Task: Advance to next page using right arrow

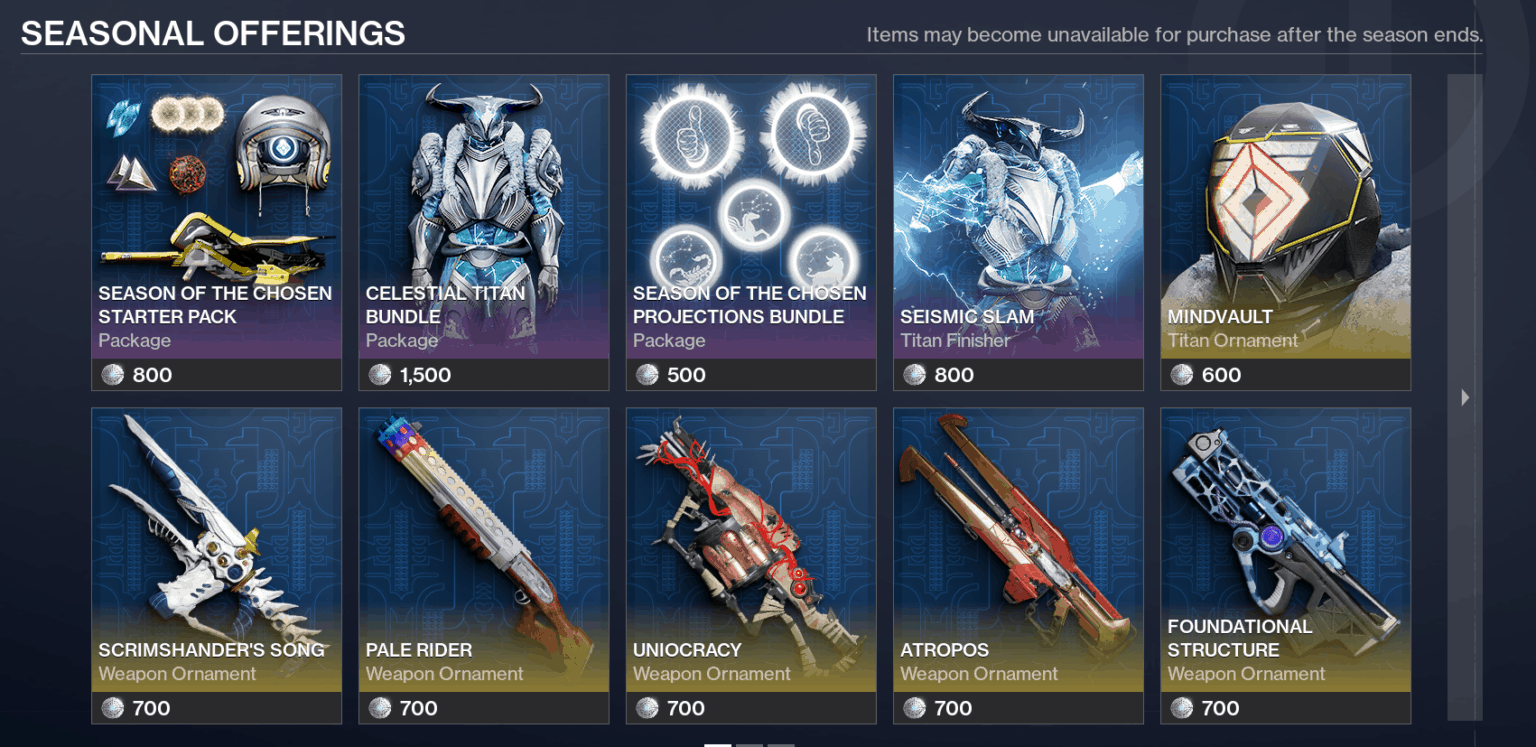Action: 1464,397
